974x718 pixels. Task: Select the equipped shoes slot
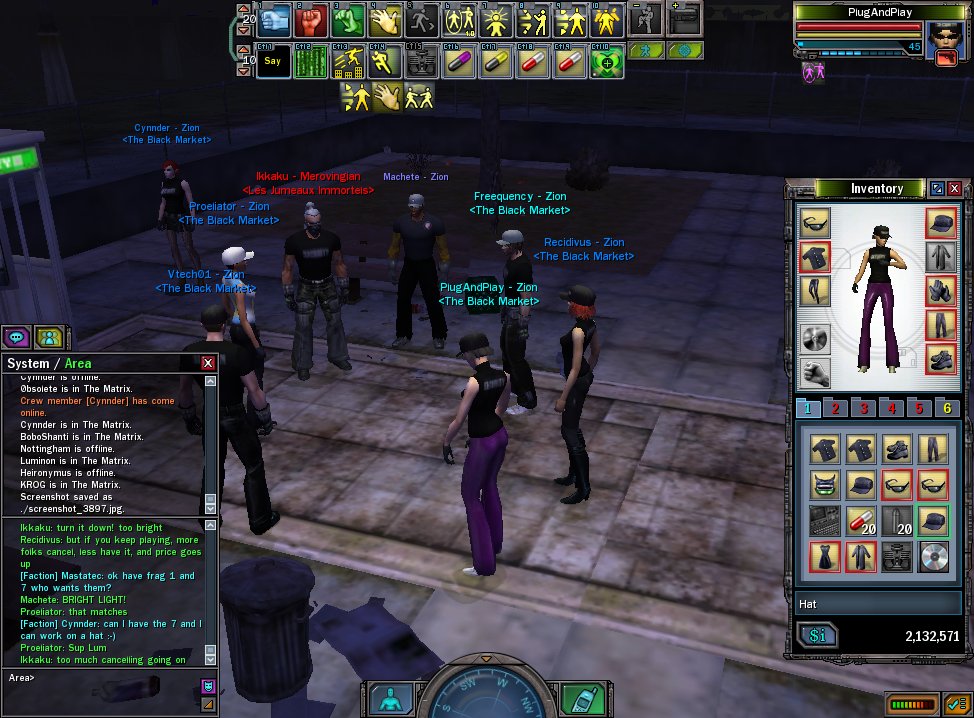[940, 359]
